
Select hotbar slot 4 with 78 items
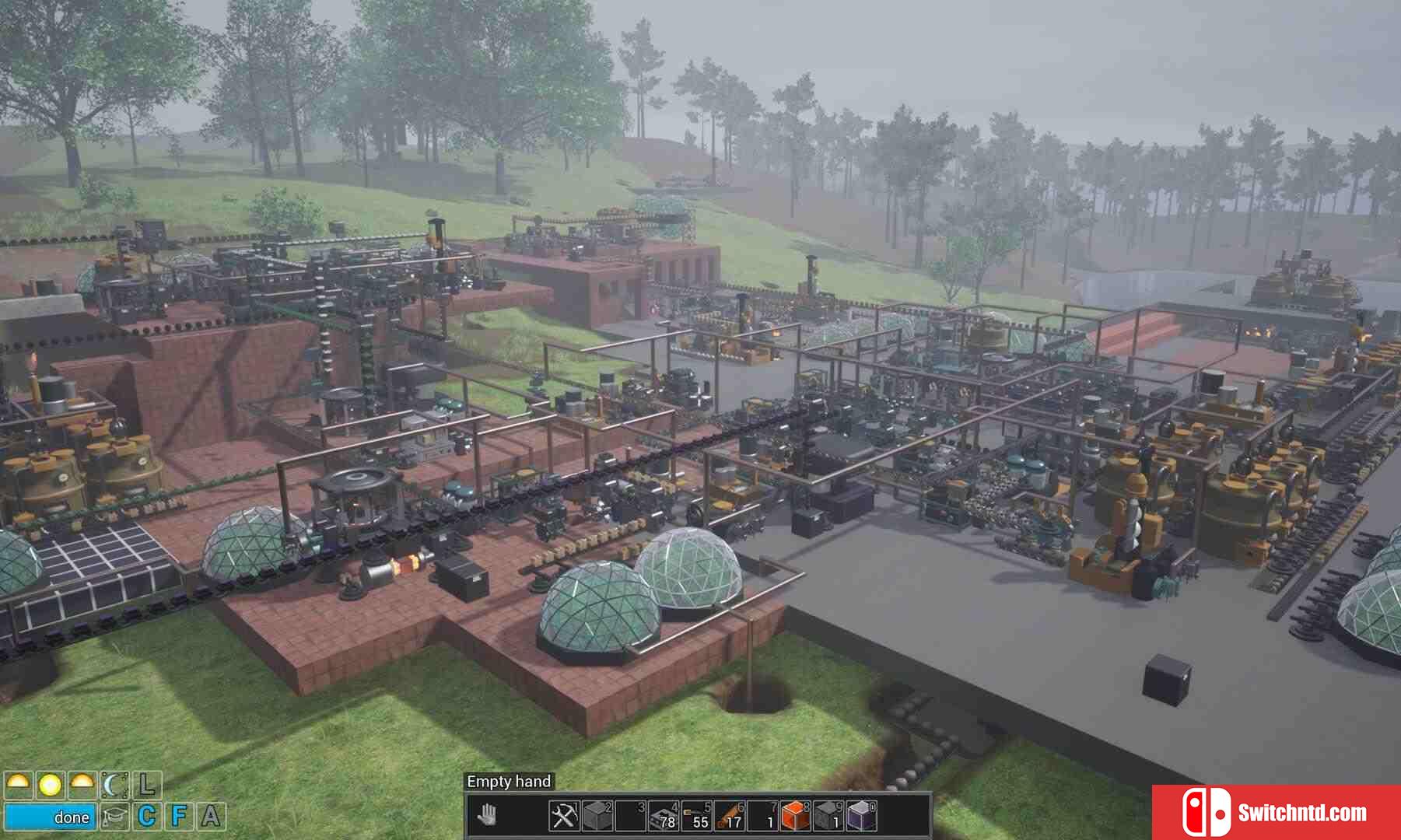click(663, 816)
